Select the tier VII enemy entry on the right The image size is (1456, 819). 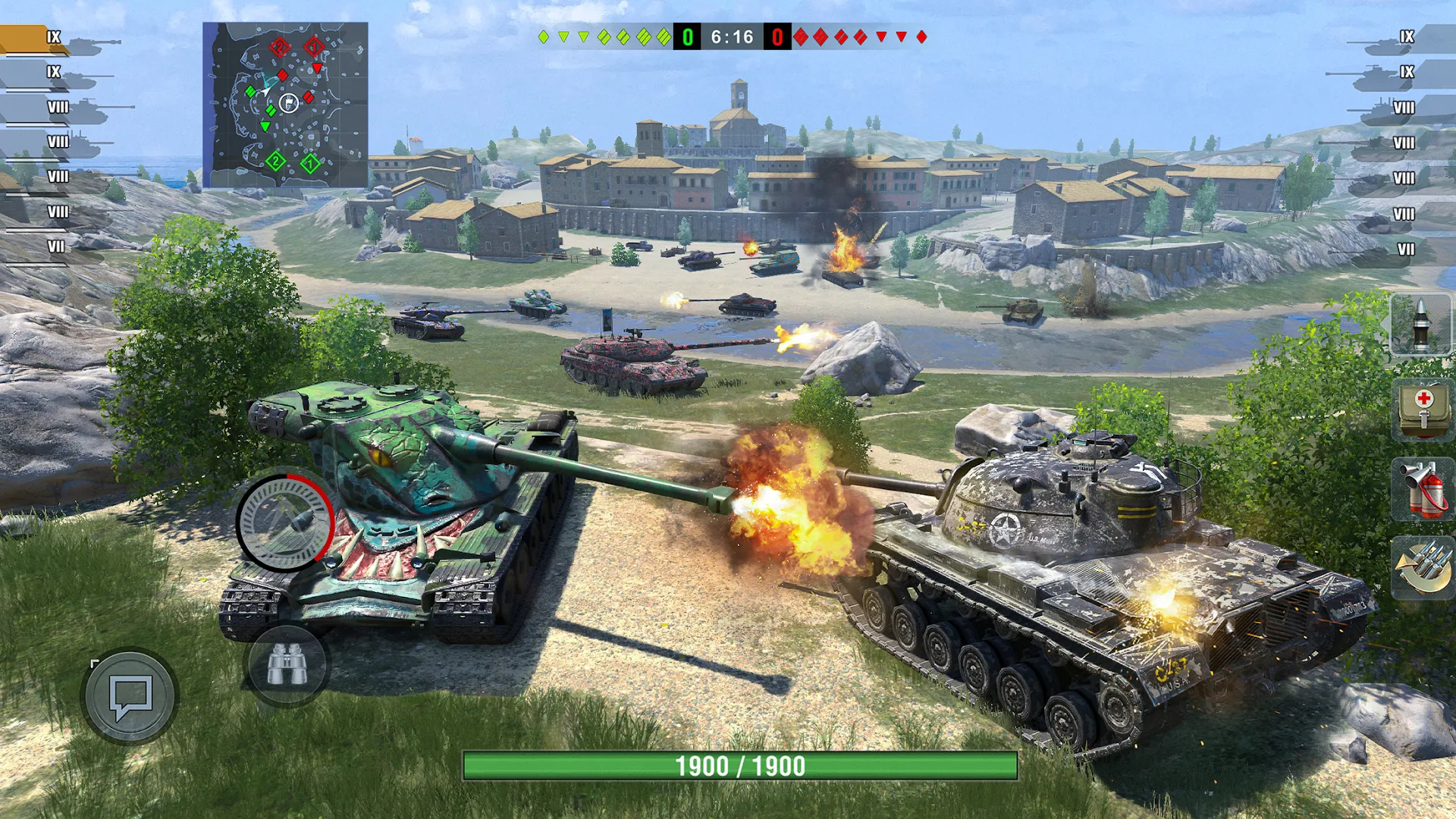coord(1407,248)
